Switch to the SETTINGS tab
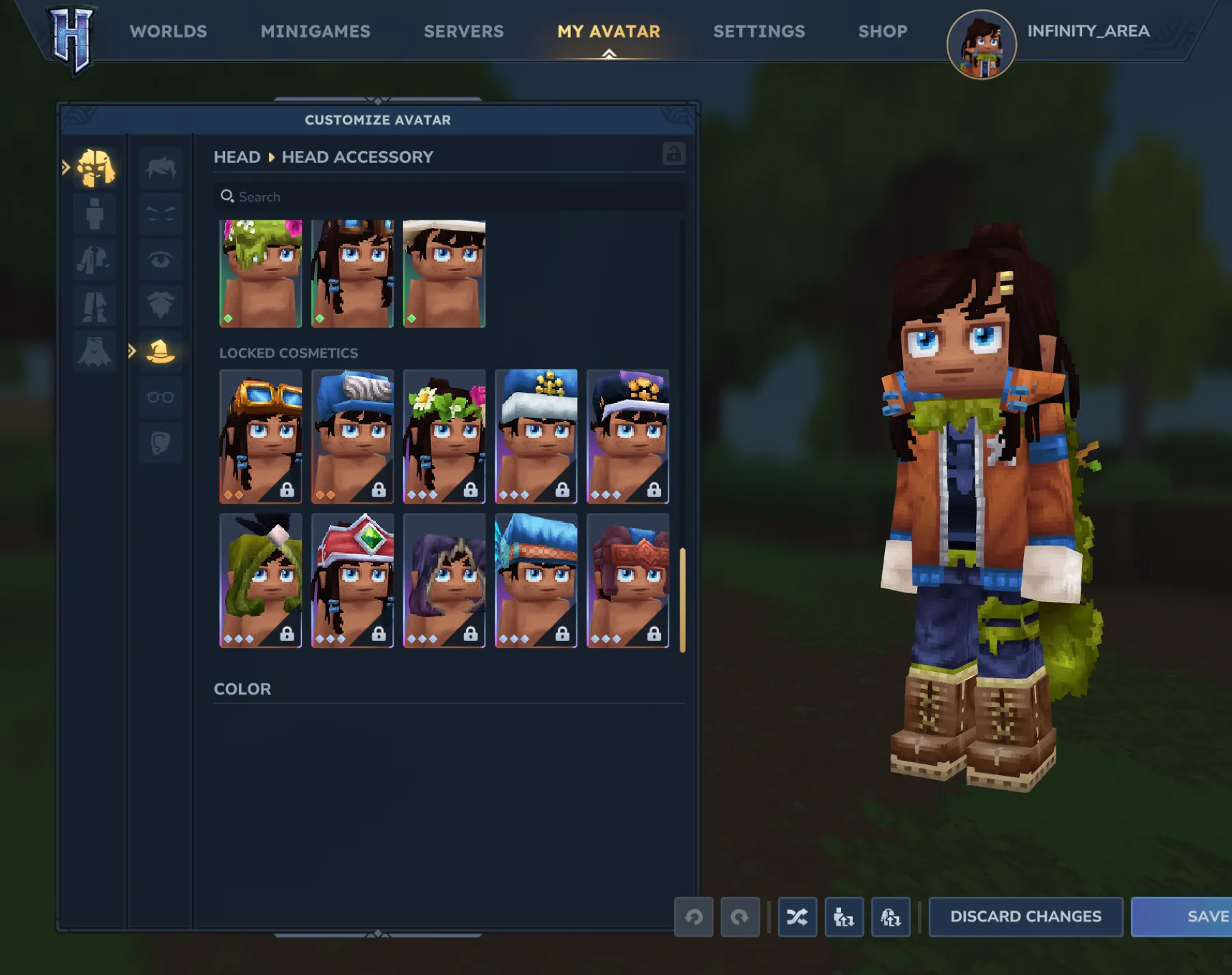 coord(758,31)
